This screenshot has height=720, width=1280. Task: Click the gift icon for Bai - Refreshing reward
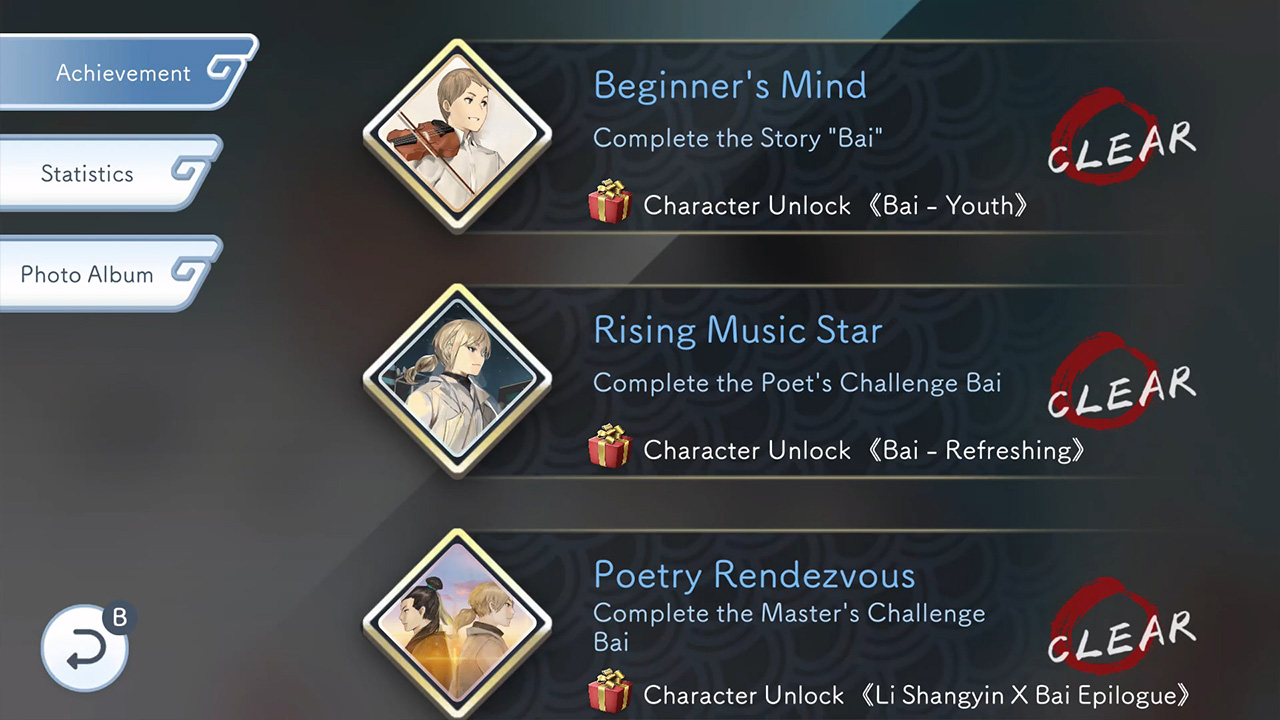tap(611, 447)
